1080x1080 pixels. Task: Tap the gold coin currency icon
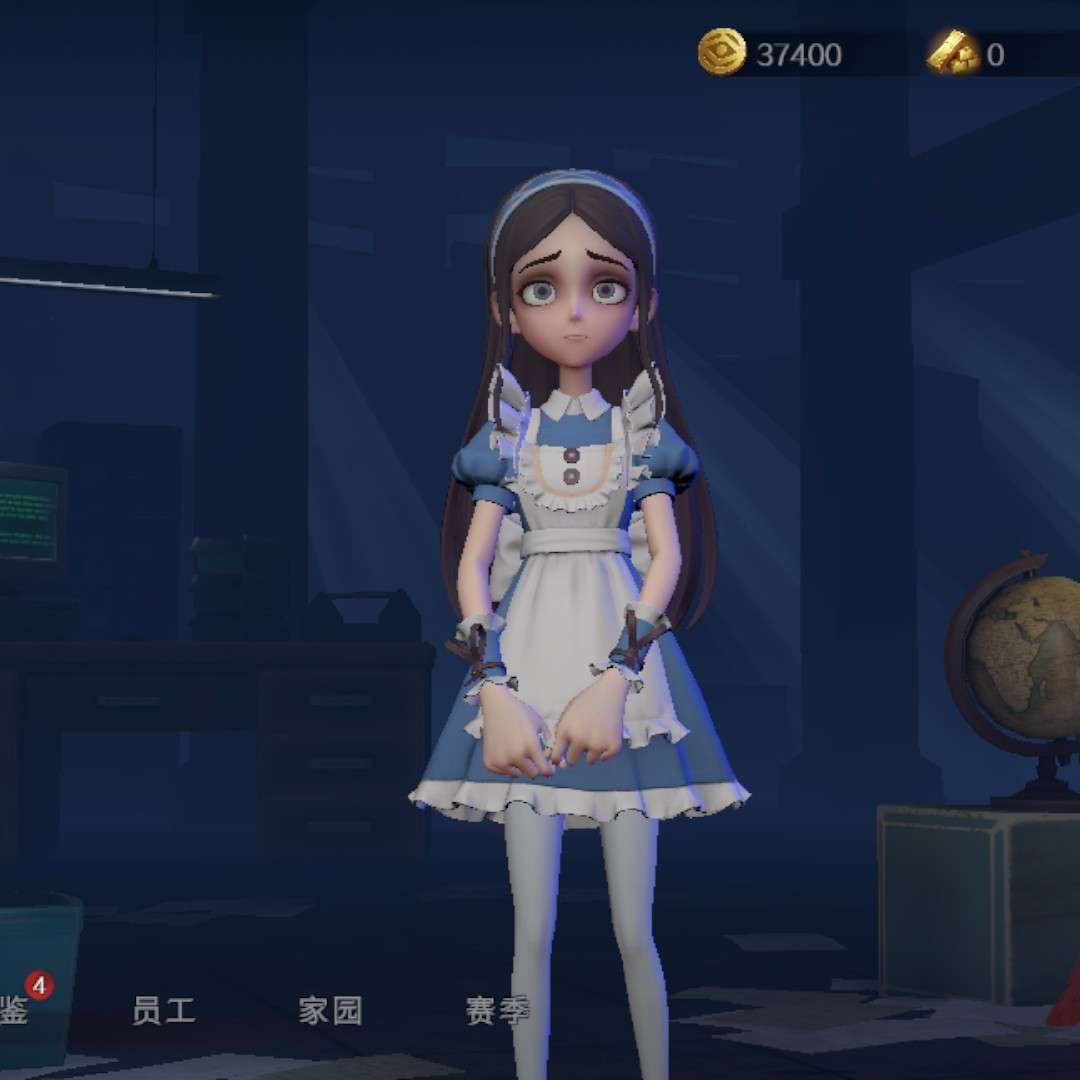pyautogui.click(x=722, y=53)
